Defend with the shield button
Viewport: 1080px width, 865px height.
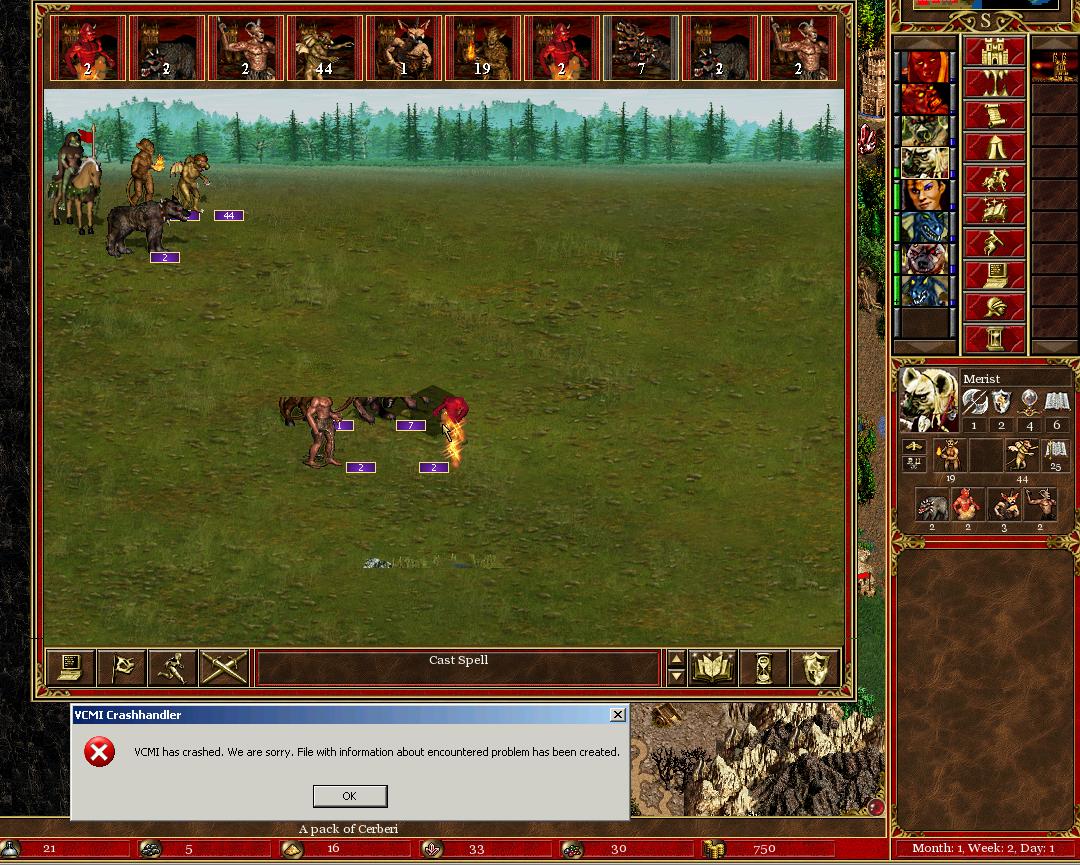point(814,668)
